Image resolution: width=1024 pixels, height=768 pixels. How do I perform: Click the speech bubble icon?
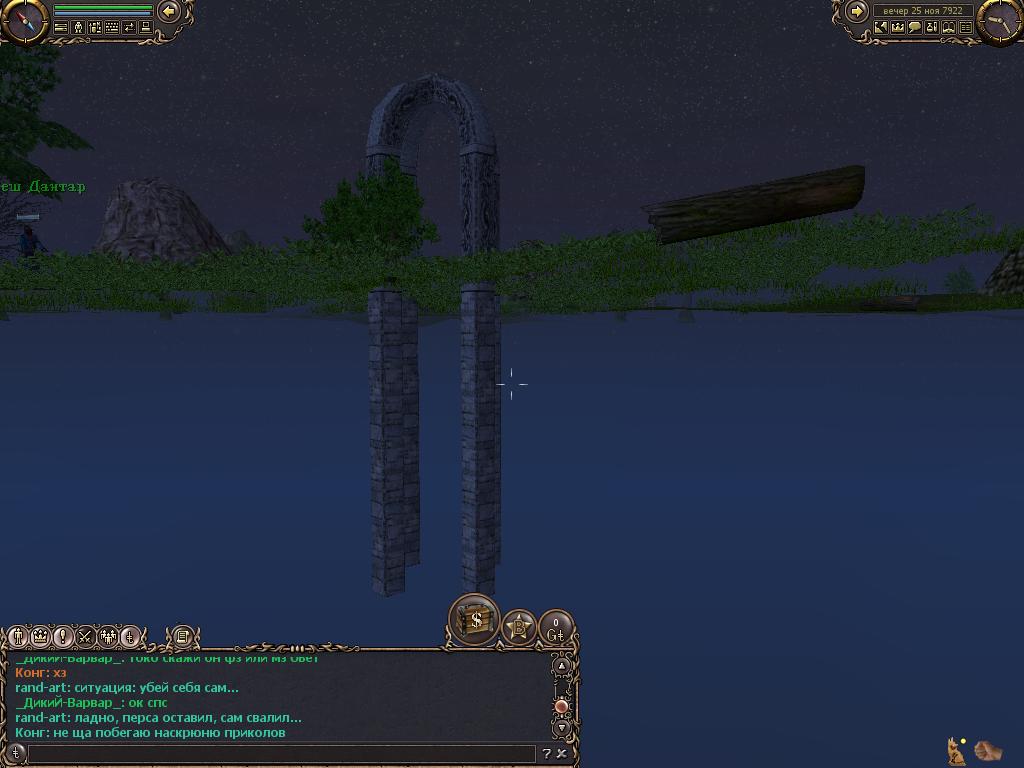(914, 28)
